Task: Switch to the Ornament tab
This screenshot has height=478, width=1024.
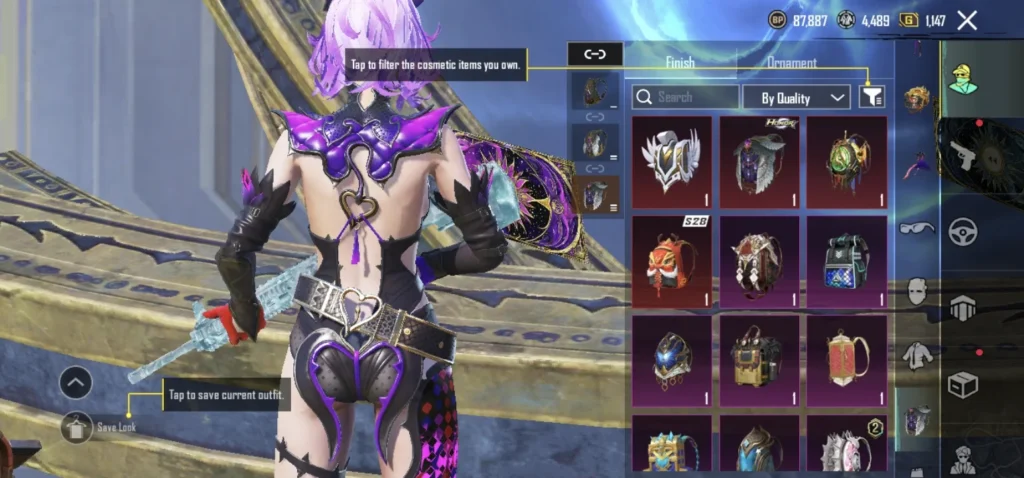Action: 791,62
